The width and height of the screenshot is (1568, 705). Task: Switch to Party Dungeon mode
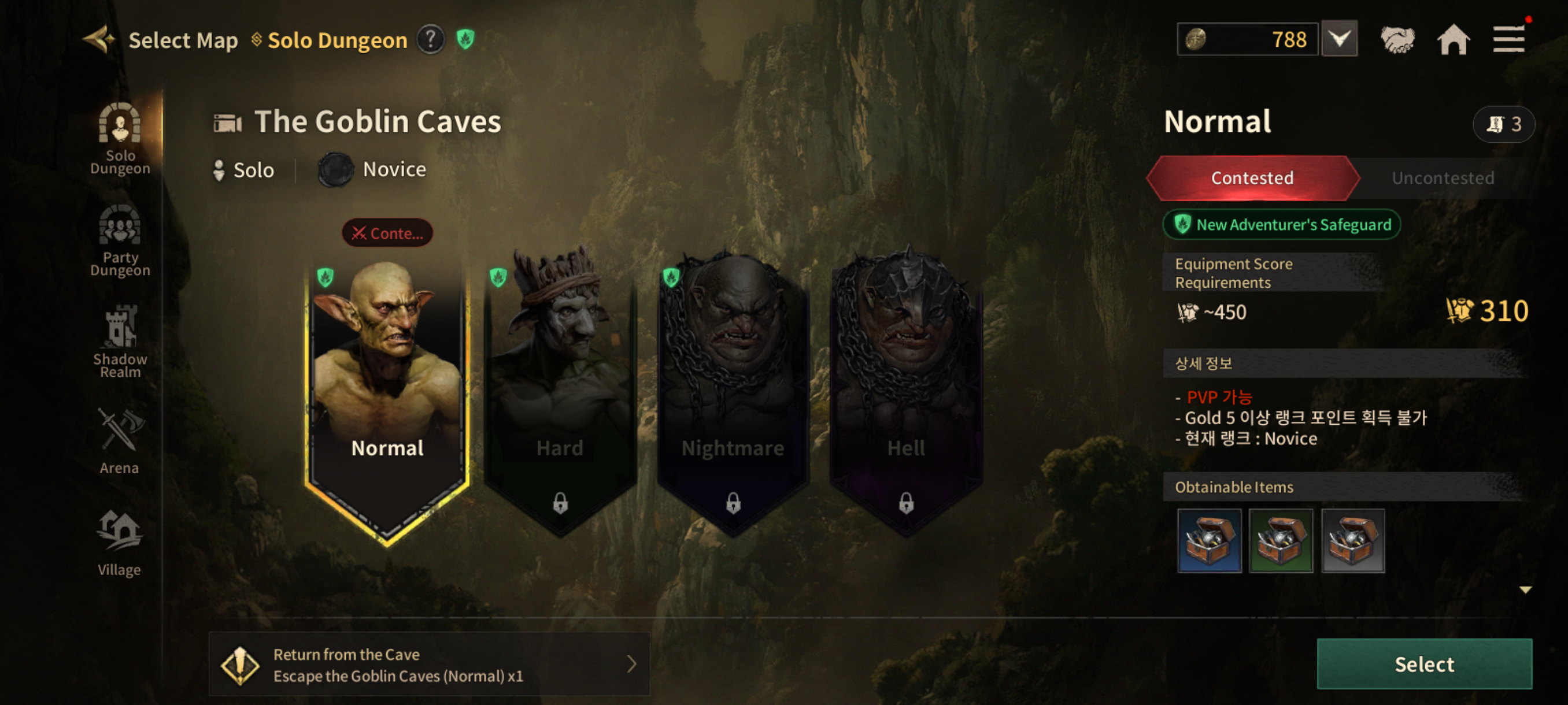tap(120, 241)
